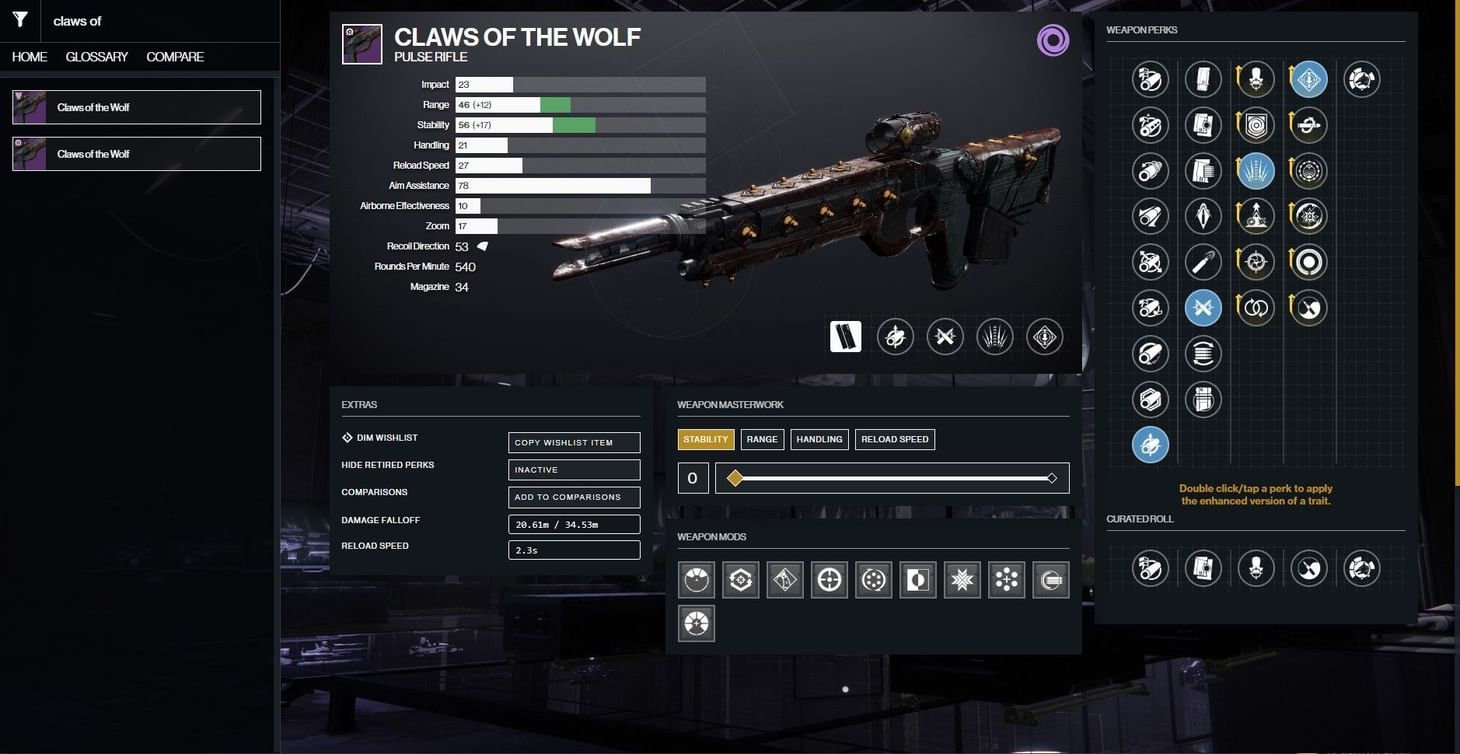Select the Targeting Adjuster weapon mod
This screenshot has height=754, width=1460.
pos(828,579)
